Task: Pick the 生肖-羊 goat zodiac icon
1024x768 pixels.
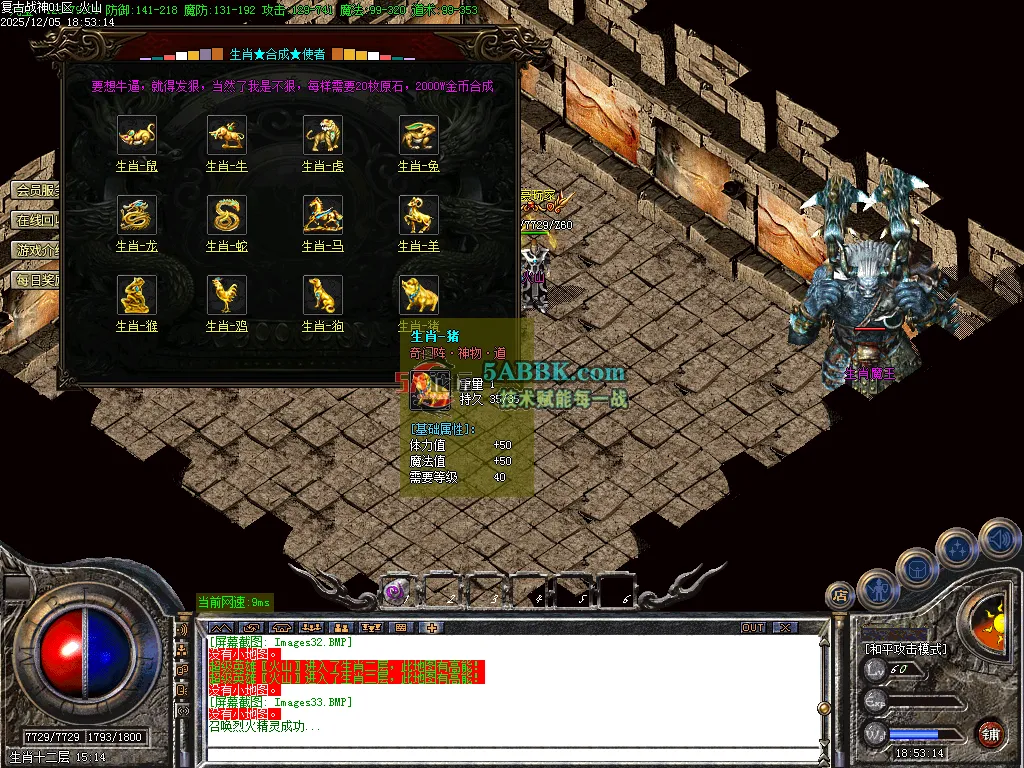Action: tap(419, 215)
